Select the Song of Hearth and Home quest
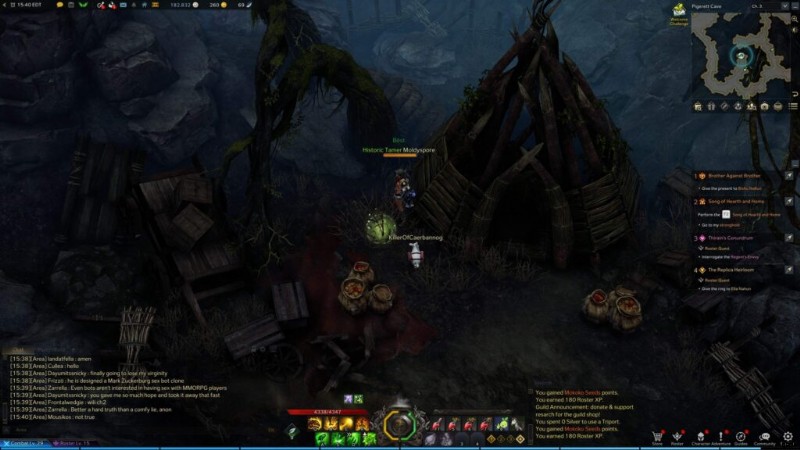This screenshot has width=800, height=450. click(x=738, y=202)
